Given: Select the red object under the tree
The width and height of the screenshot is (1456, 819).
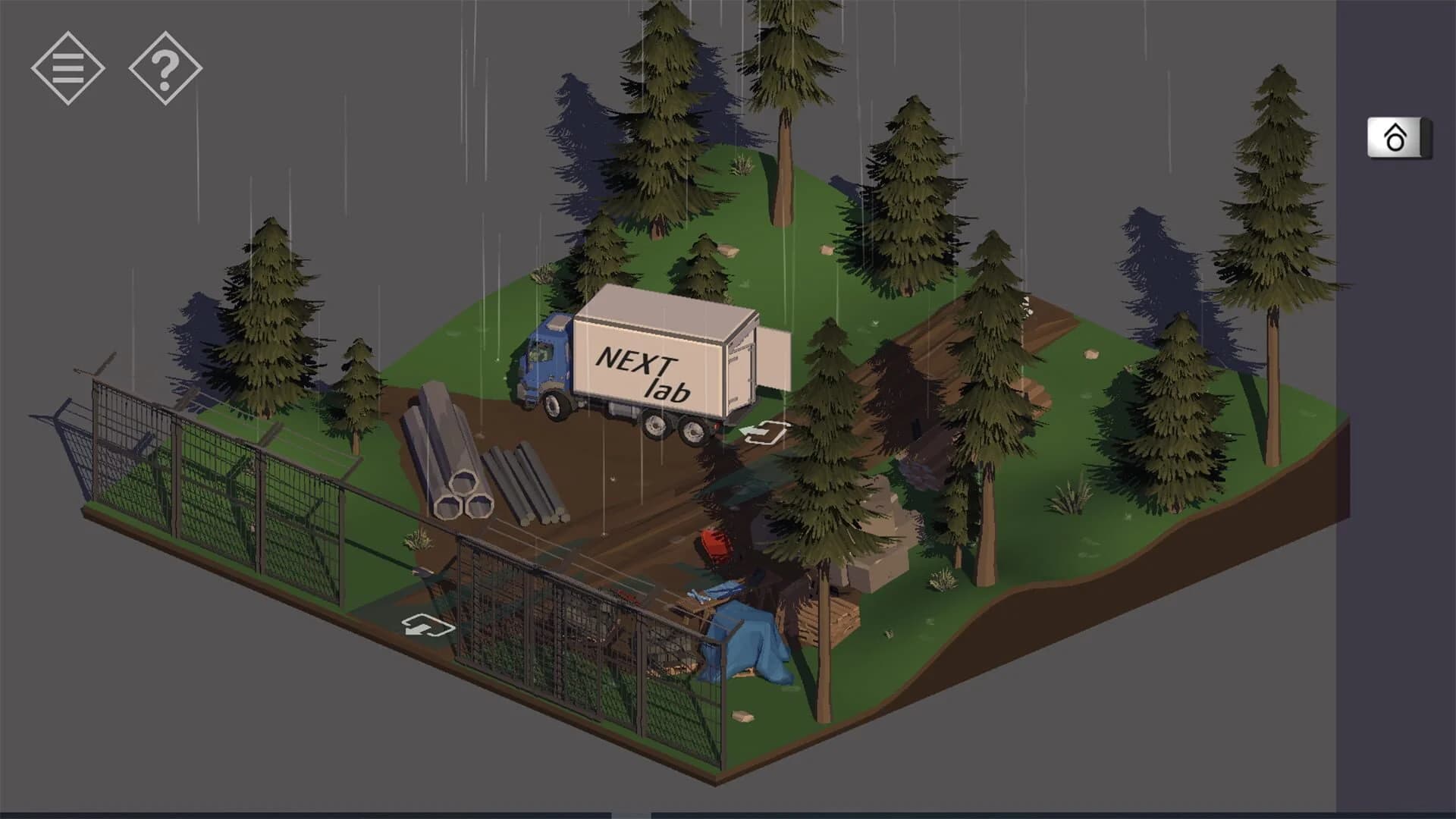Looking at the screenshot, I should pos(713,542).
